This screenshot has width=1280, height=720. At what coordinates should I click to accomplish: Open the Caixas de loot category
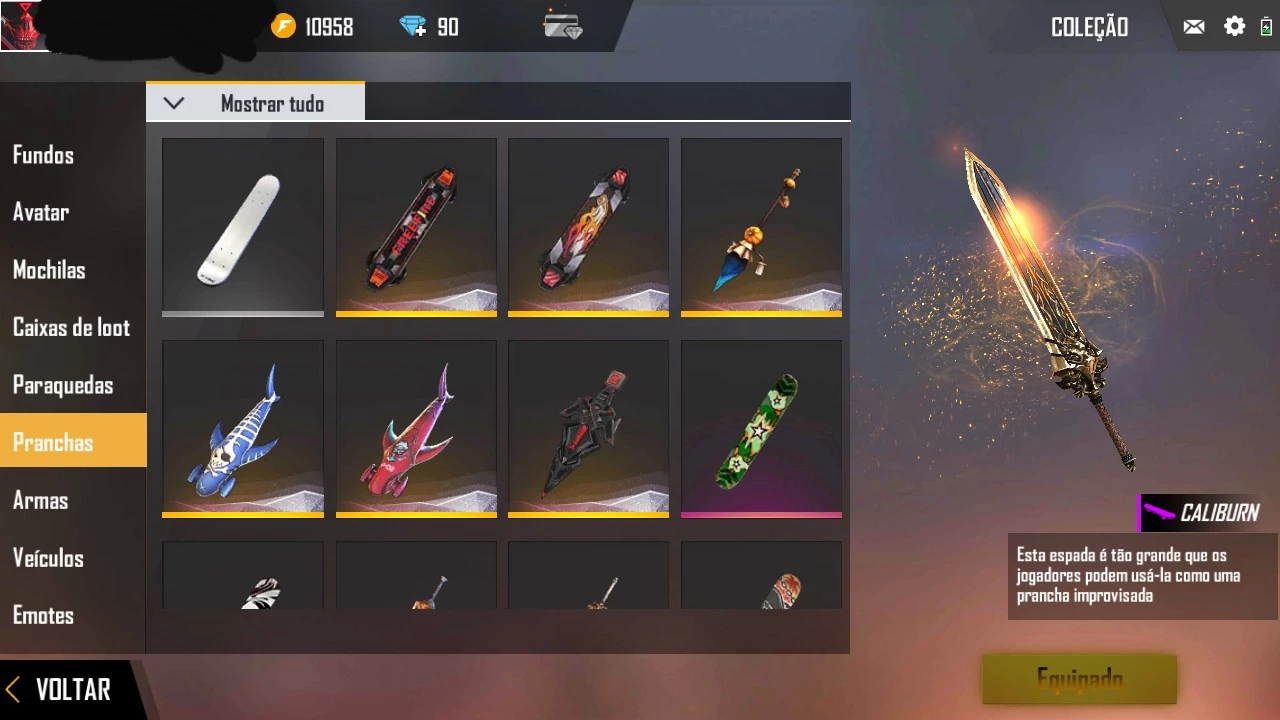(x=71, y=328)
